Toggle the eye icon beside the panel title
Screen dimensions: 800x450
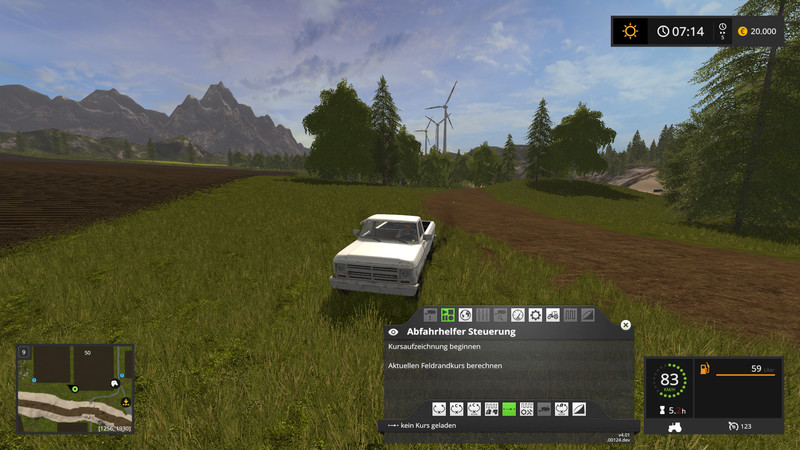point(394,331)
